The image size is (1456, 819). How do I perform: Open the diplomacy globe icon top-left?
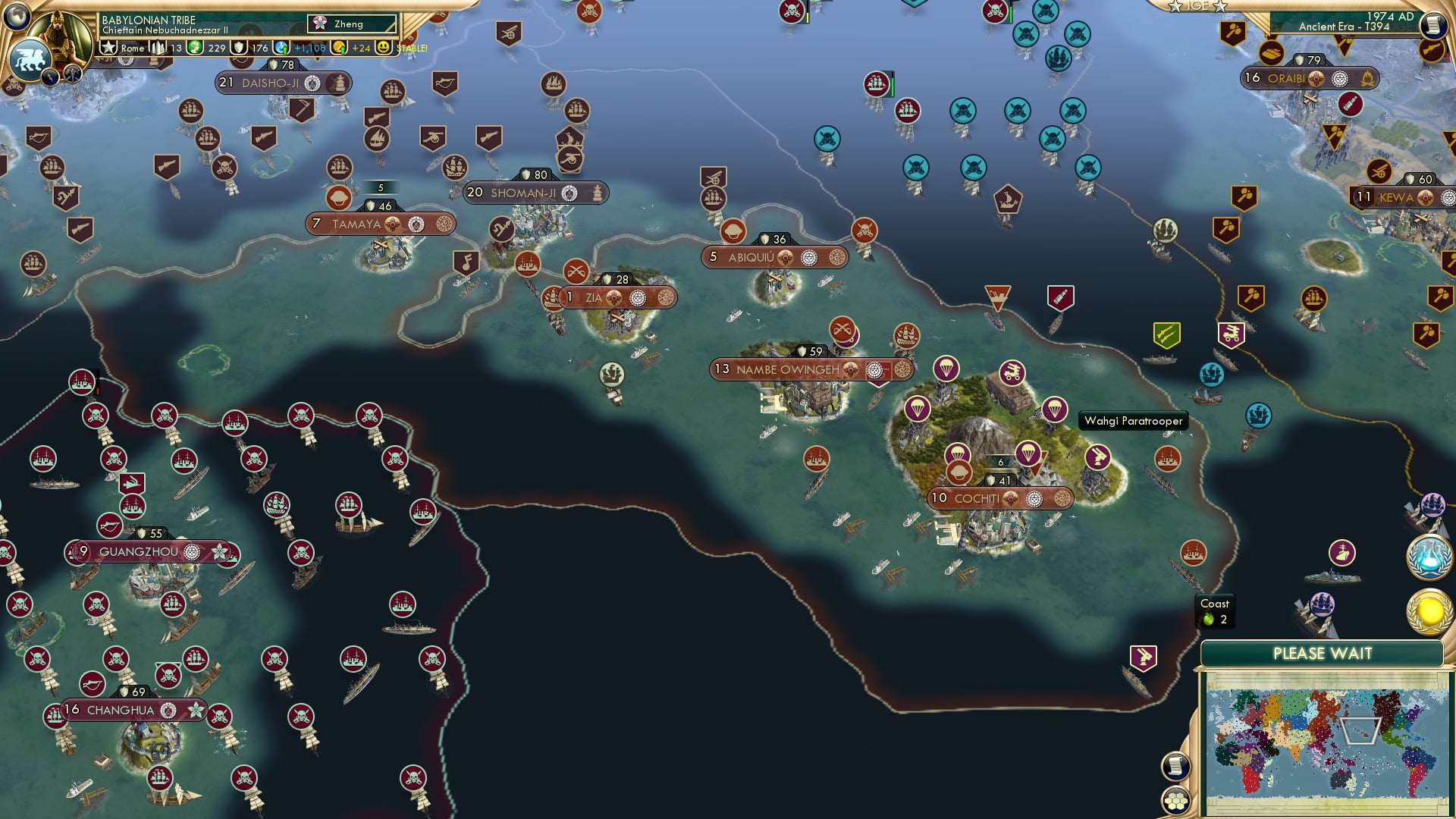click(17, 15)
